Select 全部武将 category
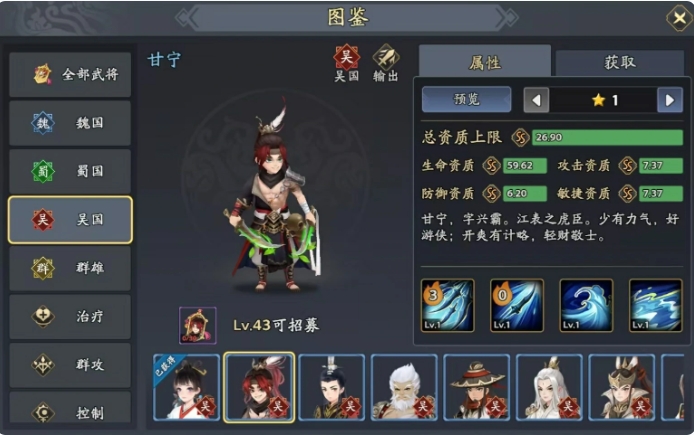Viewport: 694px width, 435px height. pyautogui.click(x=70, y=74)
